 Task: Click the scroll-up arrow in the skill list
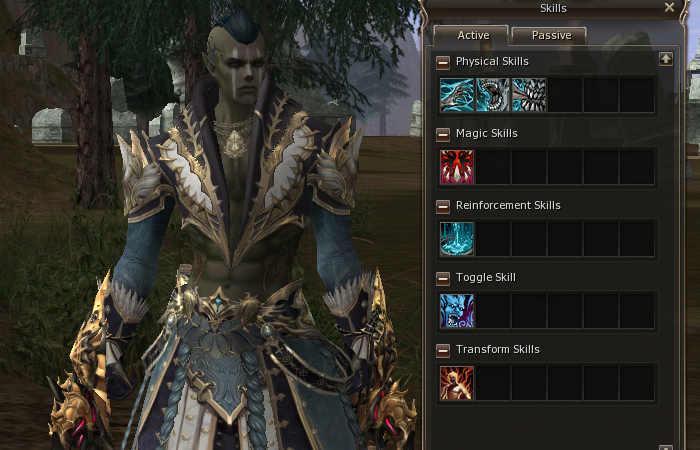[666, 60]
